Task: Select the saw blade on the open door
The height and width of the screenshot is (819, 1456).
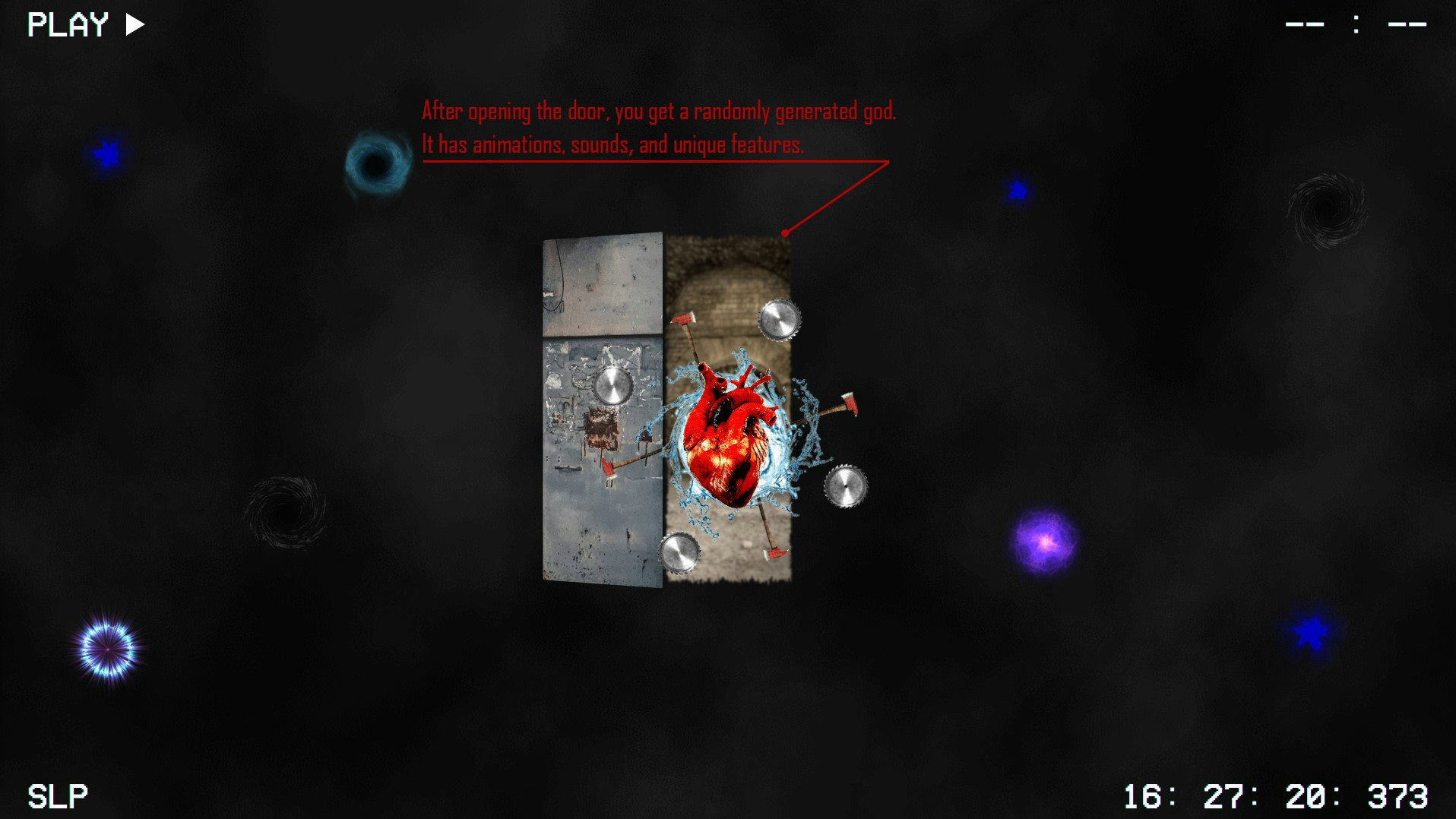Action: coord(612,384)
